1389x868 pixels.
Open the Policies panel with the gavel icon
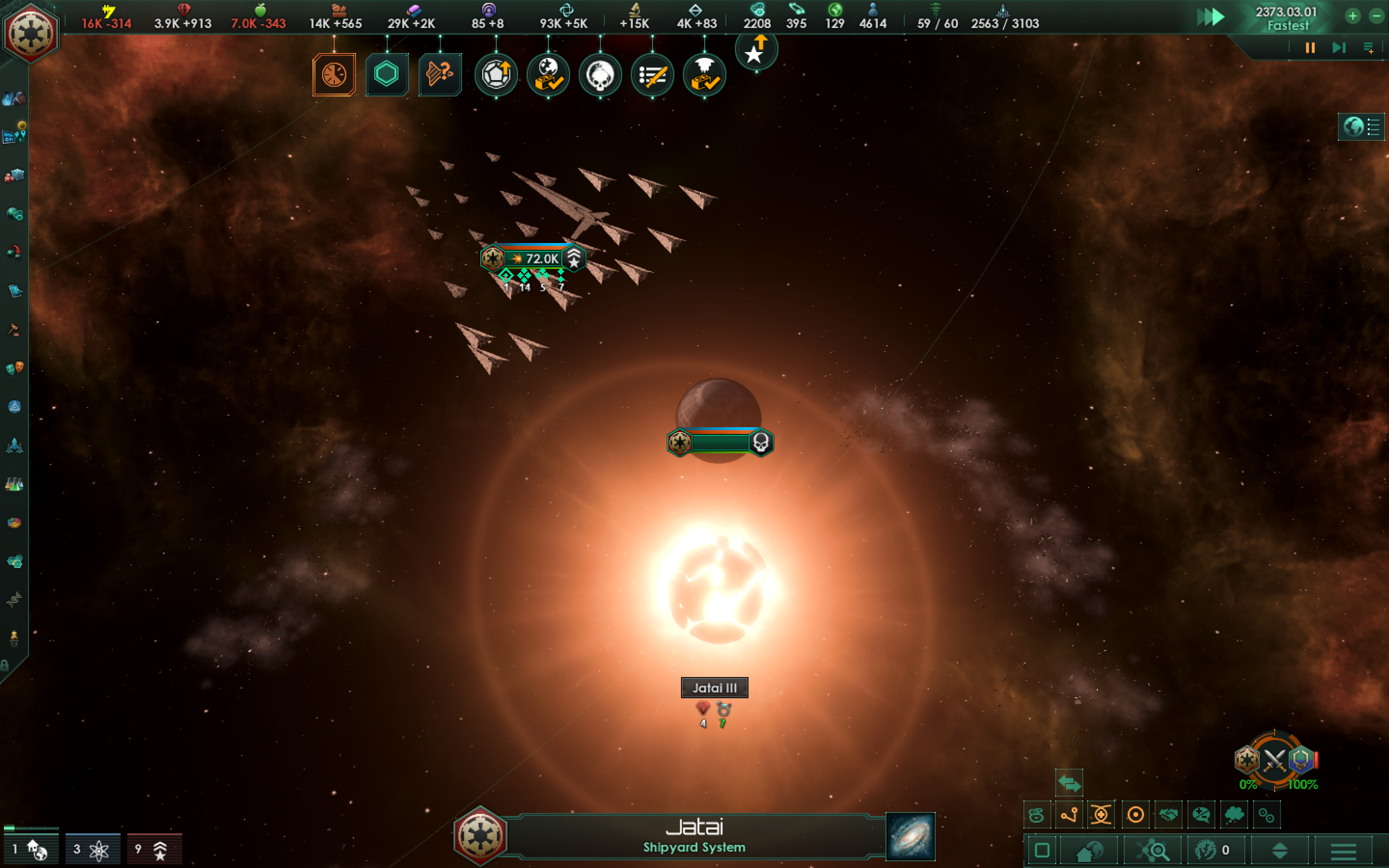point(14,328)
